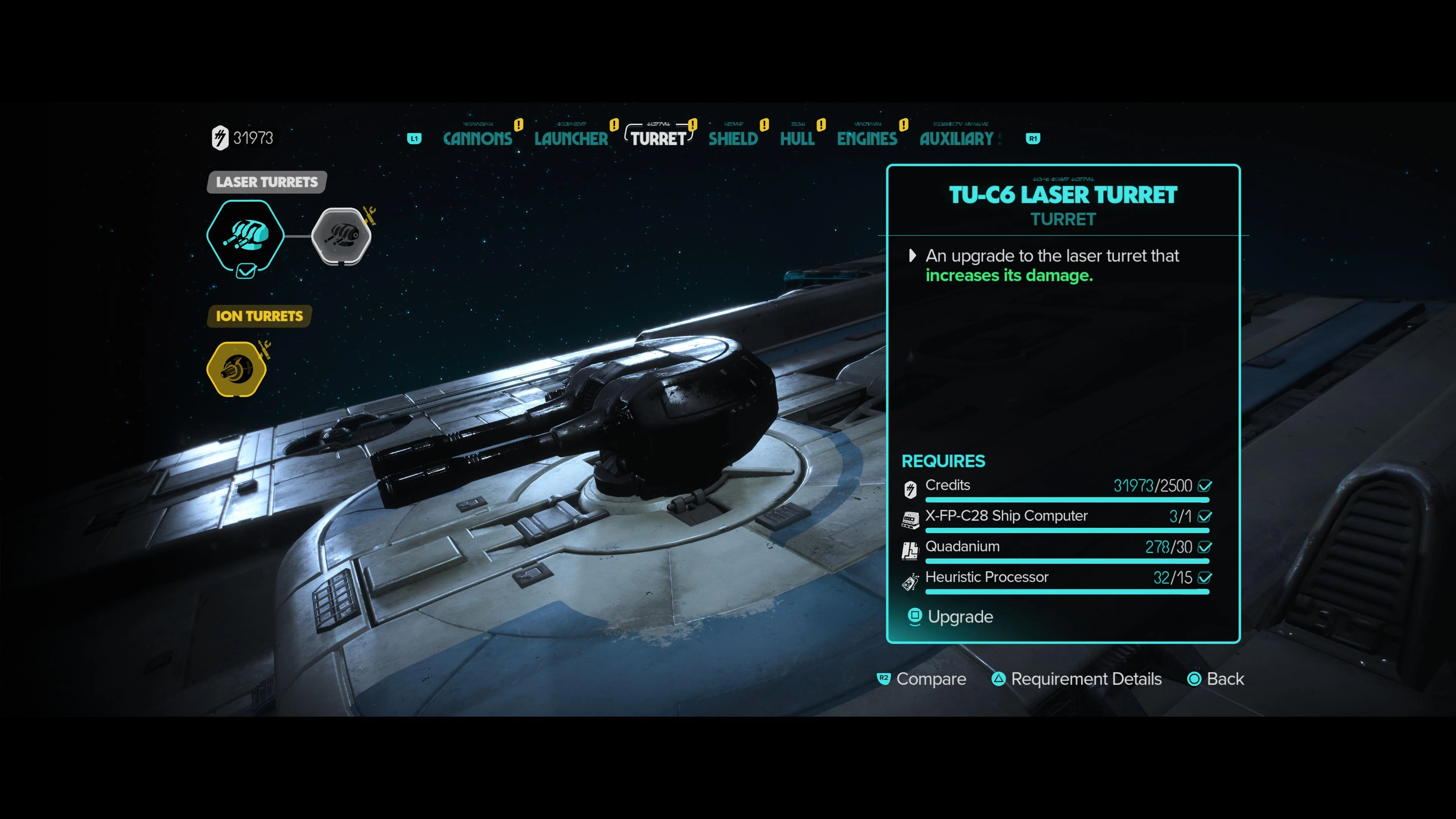Open the Launcher tab
This screenshot has width=1456, height=819.
tap(571, 138)
